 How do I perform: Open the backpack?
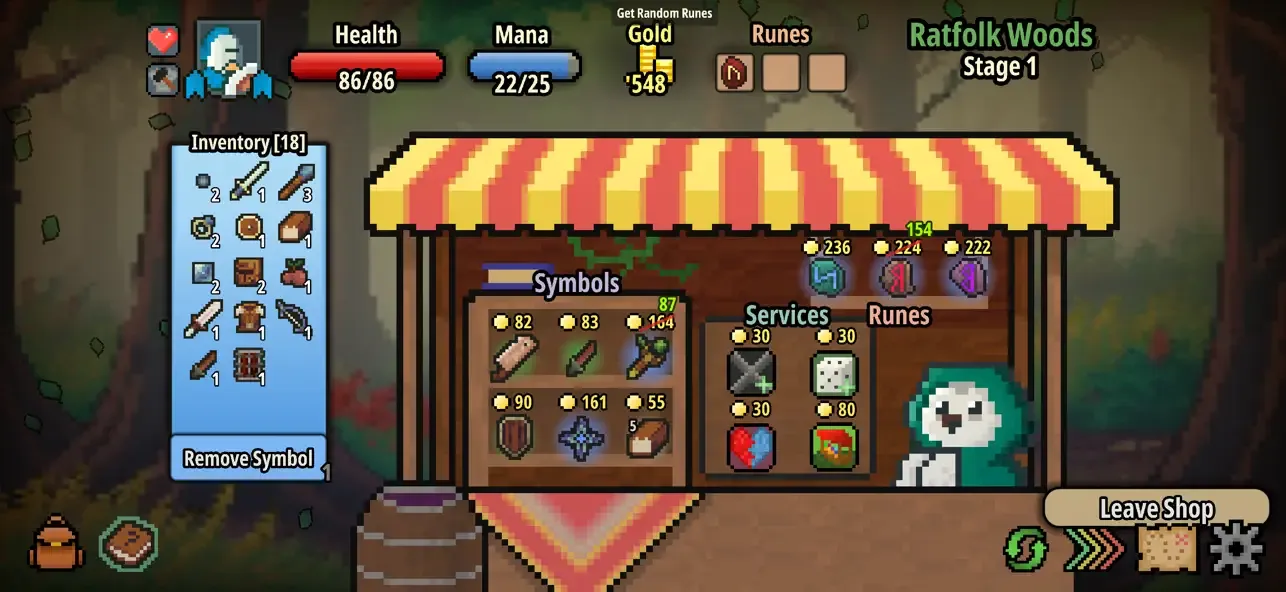[x=56, y=544]
